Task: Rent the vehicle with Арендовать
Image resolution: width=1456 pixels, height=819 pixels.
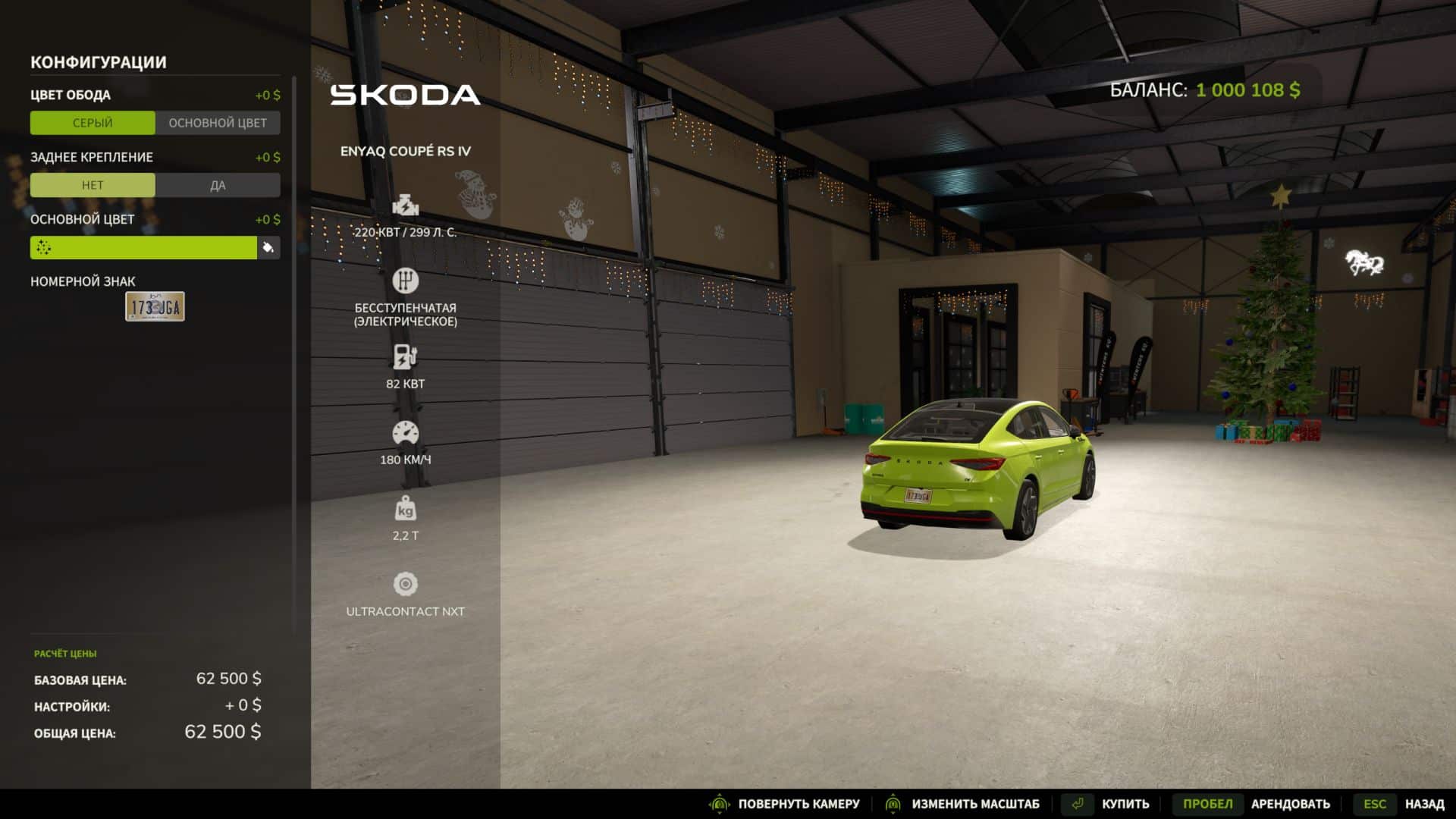Action: (1290, 804)
